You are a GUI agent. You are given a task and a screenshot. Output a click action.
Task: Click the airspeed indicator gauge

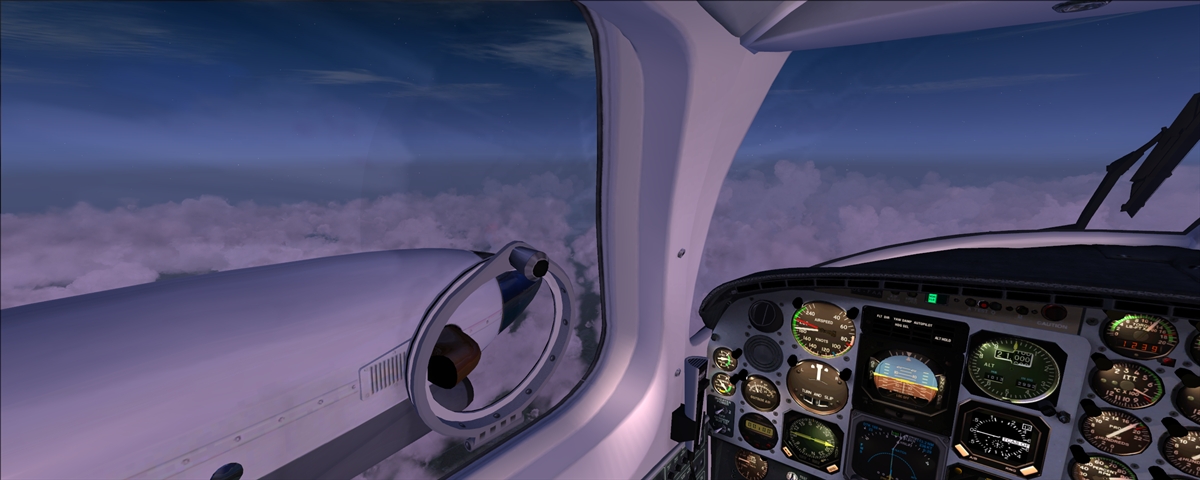tap(823, 329)
